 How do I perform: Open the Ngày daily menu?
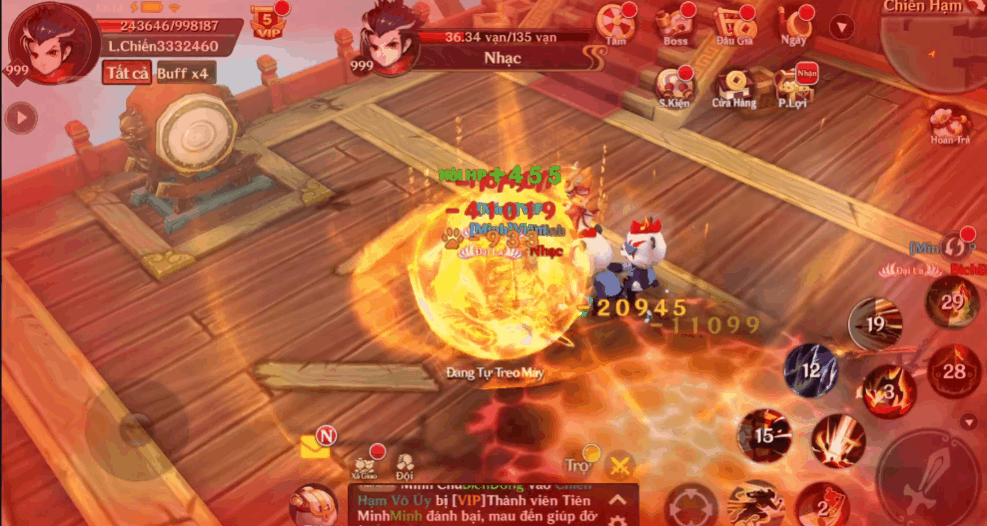point(794,24)
